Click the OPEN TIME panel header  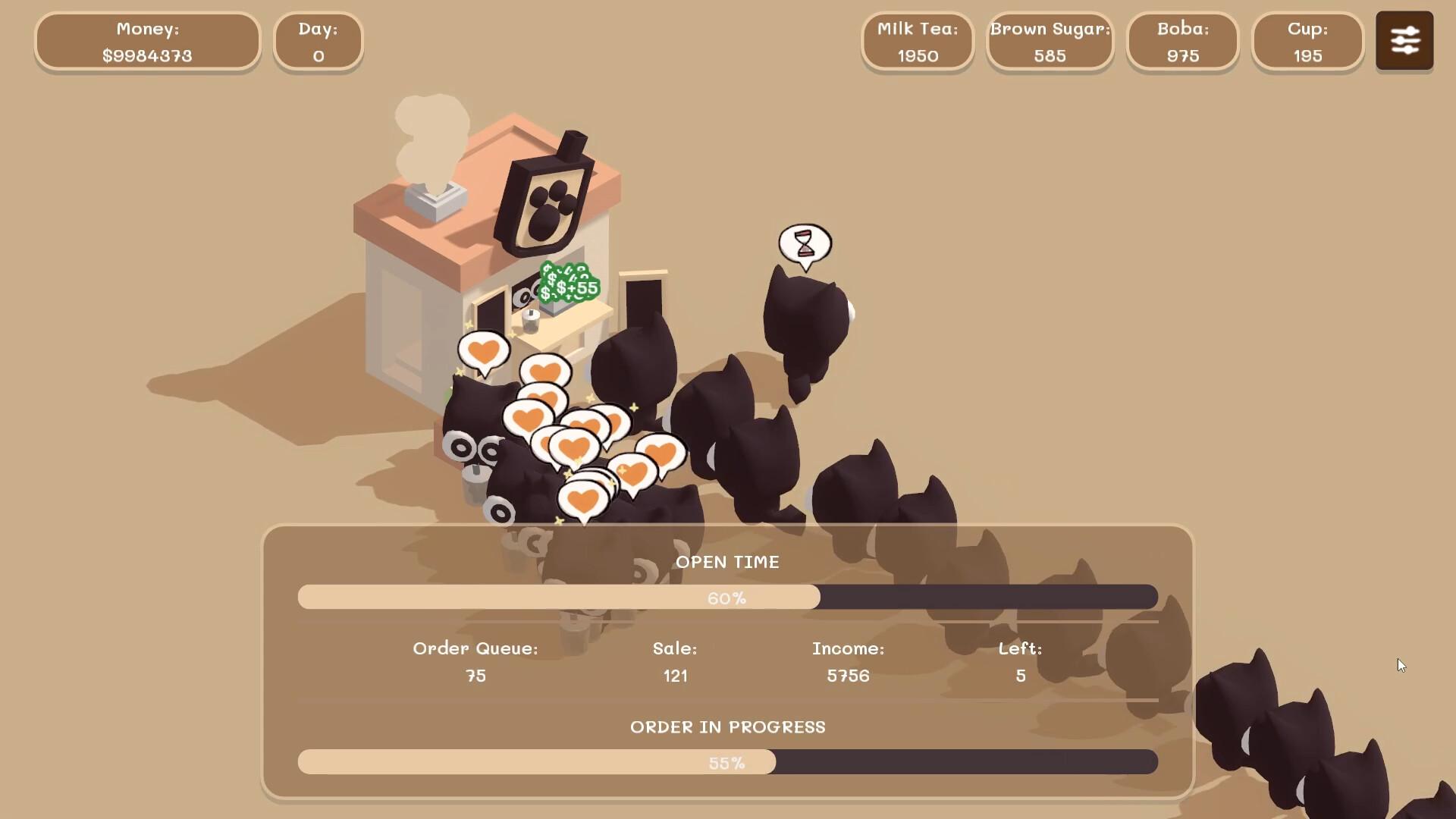click(728, 562)
